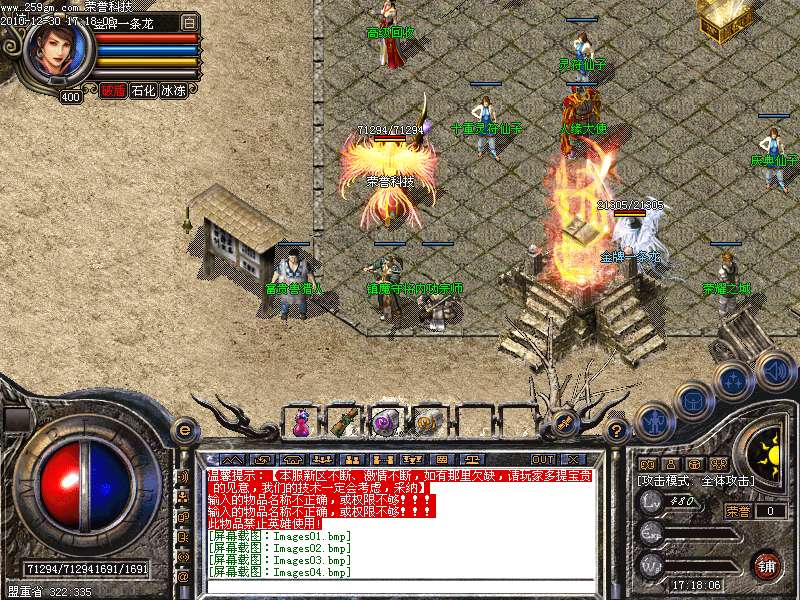Use the purple swirl stone in the belt

[x=384, y=423]
